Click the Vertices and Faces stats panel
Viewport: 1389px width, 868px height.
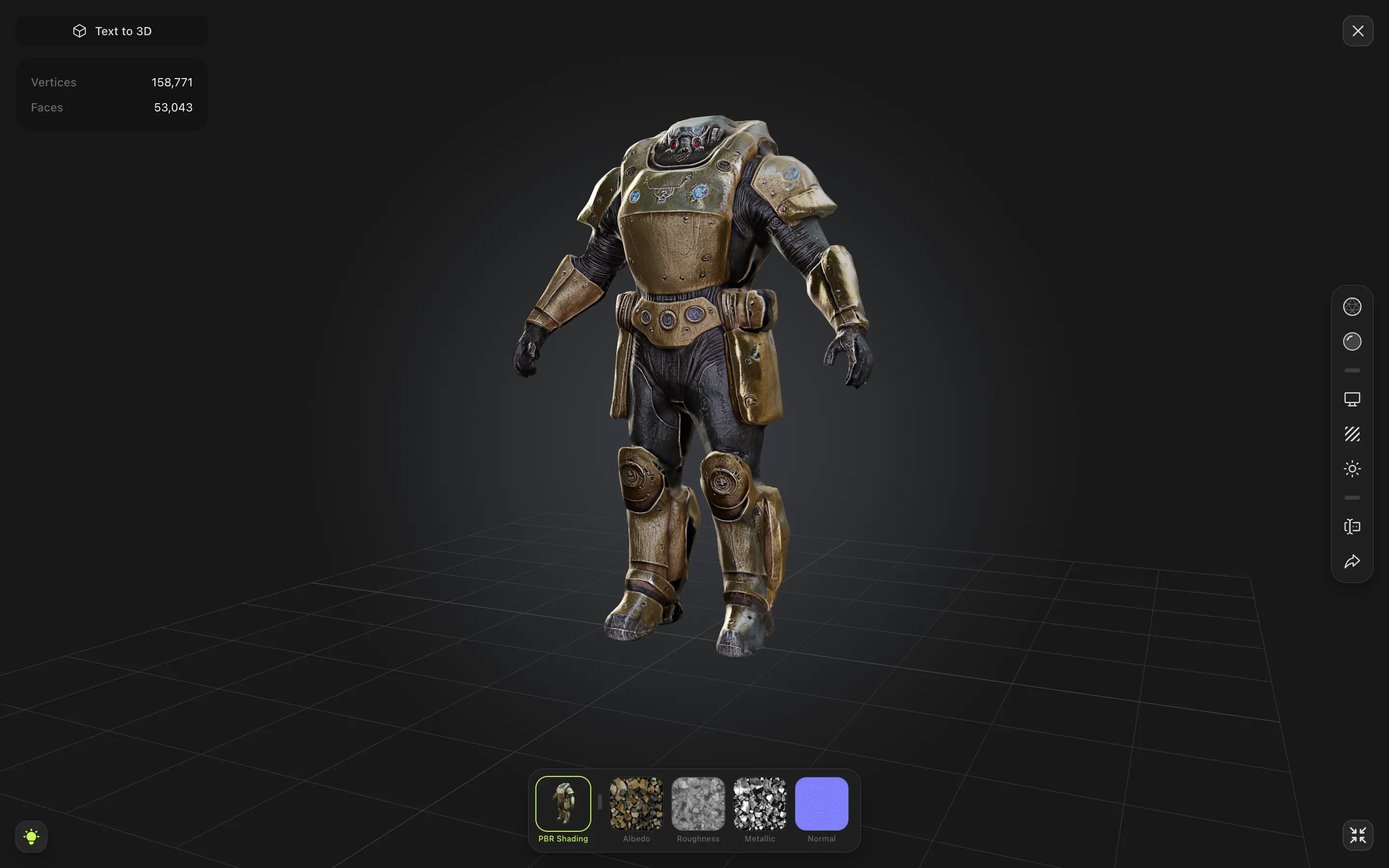coord(111,94)
